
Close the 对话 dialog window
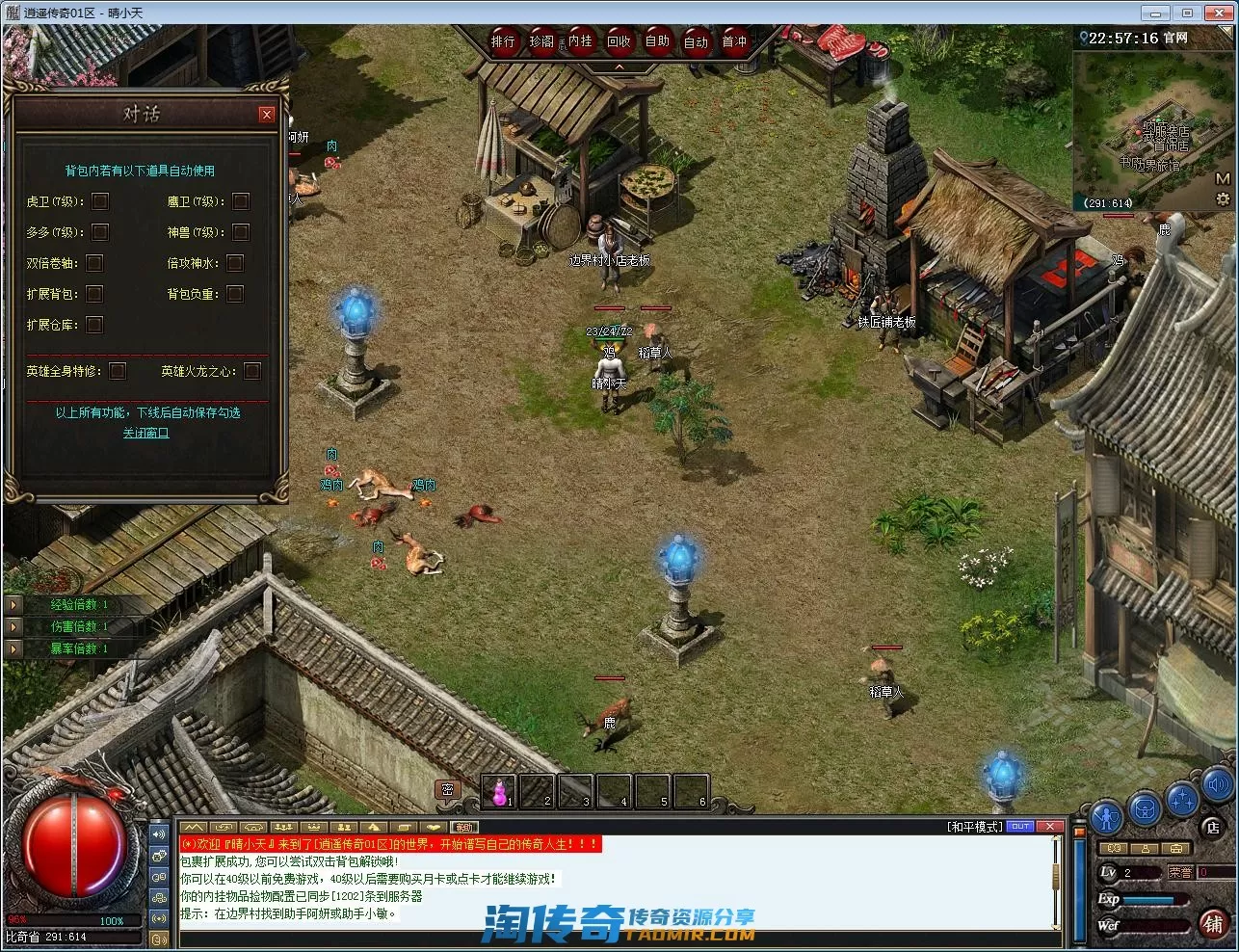tap(267, 115)
